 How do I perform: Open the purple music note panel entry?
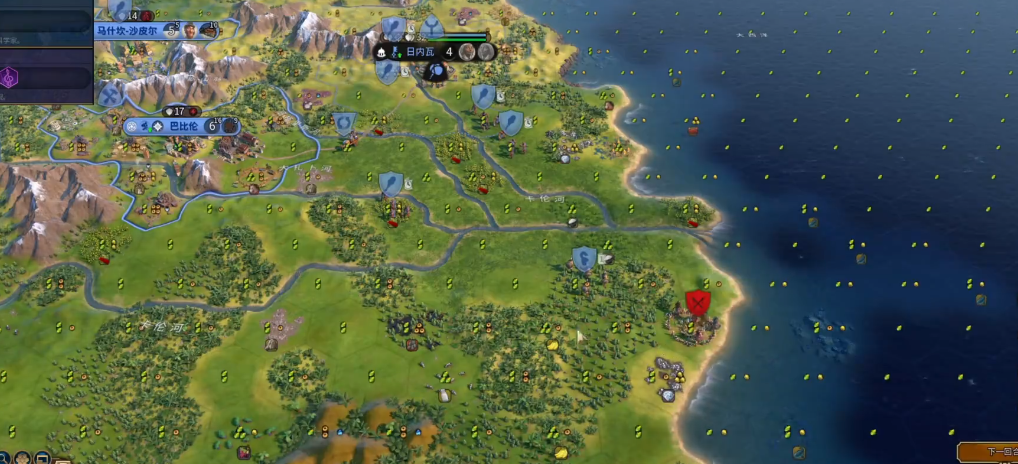click(10, 77)
